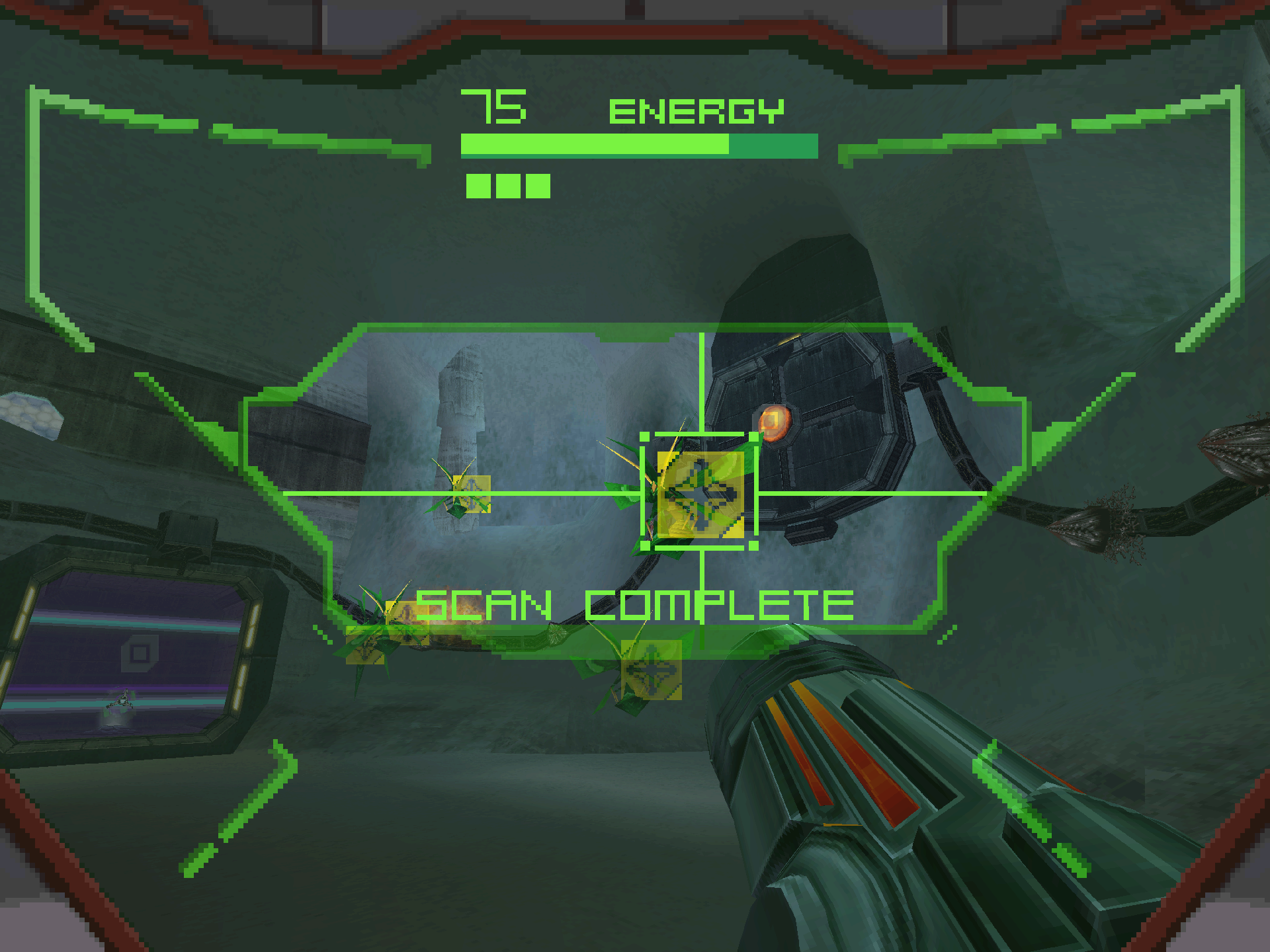Select the scan icon inside the lock-on reticle
Screen dimensions: 1270x952
(700, 494)
